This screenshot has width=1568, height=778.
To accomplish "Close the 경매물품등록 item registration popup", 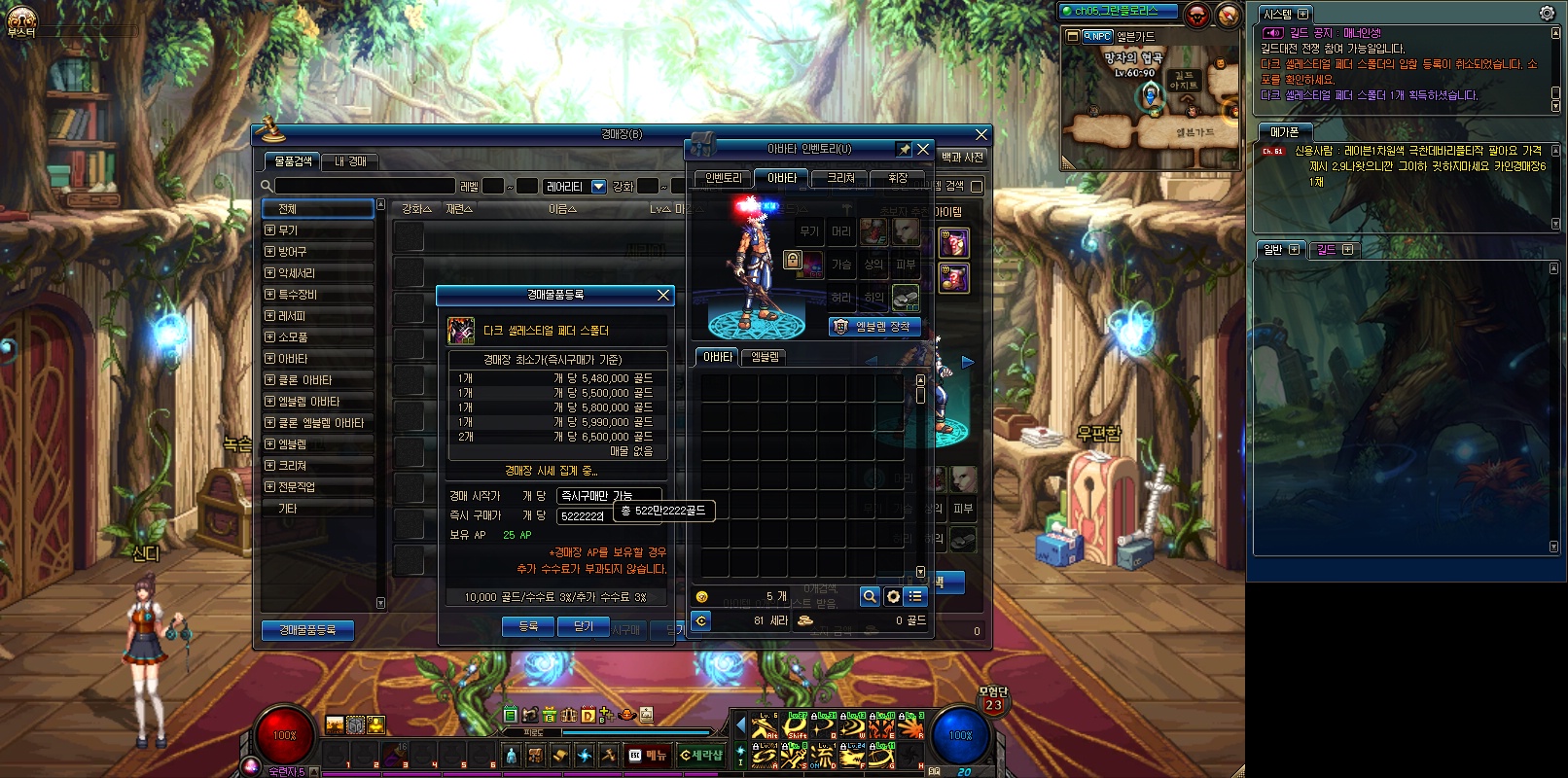I will (663, 295).
